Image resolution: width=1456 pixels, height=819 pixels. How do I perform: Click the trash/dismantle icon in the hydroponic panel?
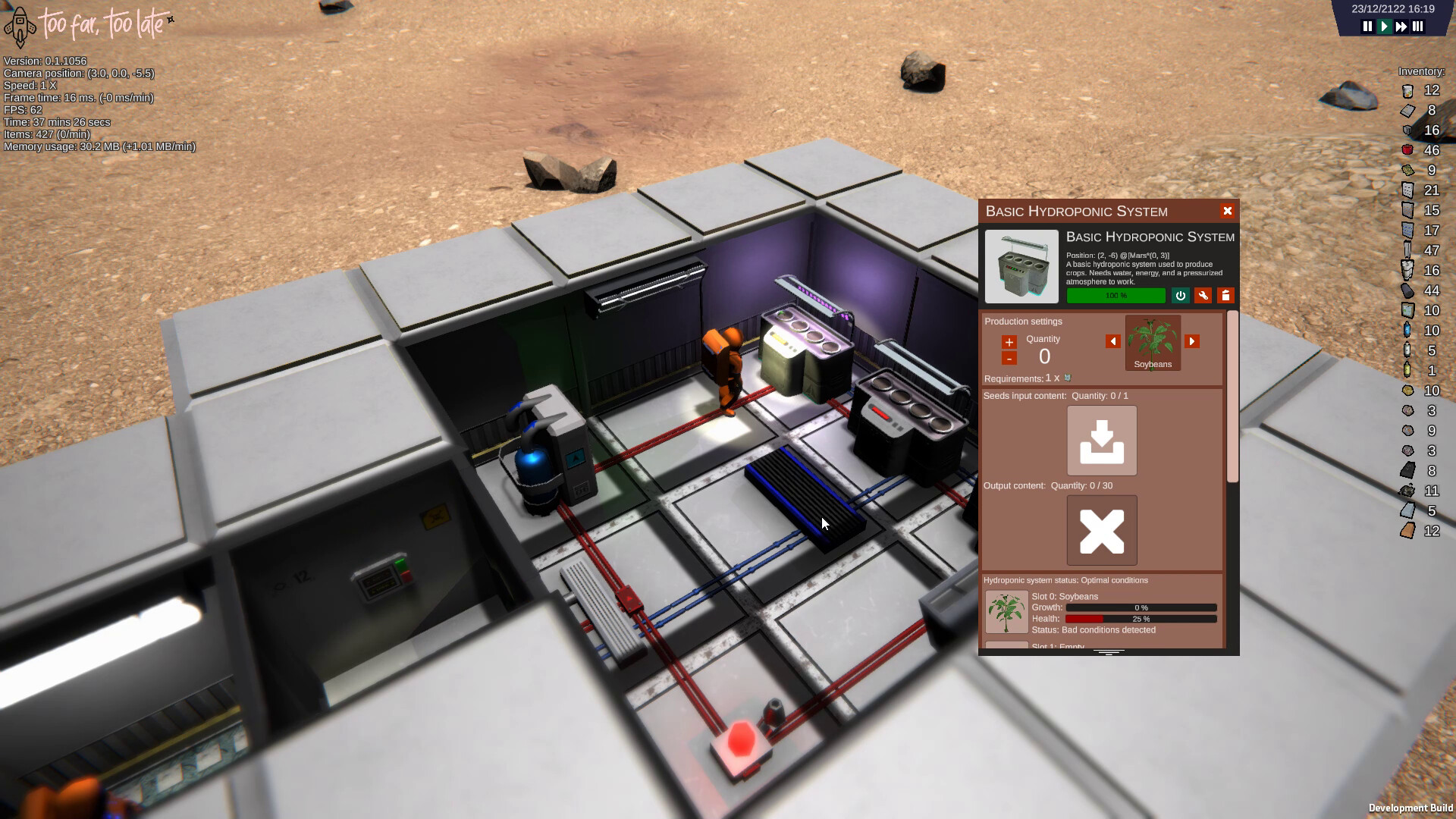pyautogui.click(x=1226, y=296)
